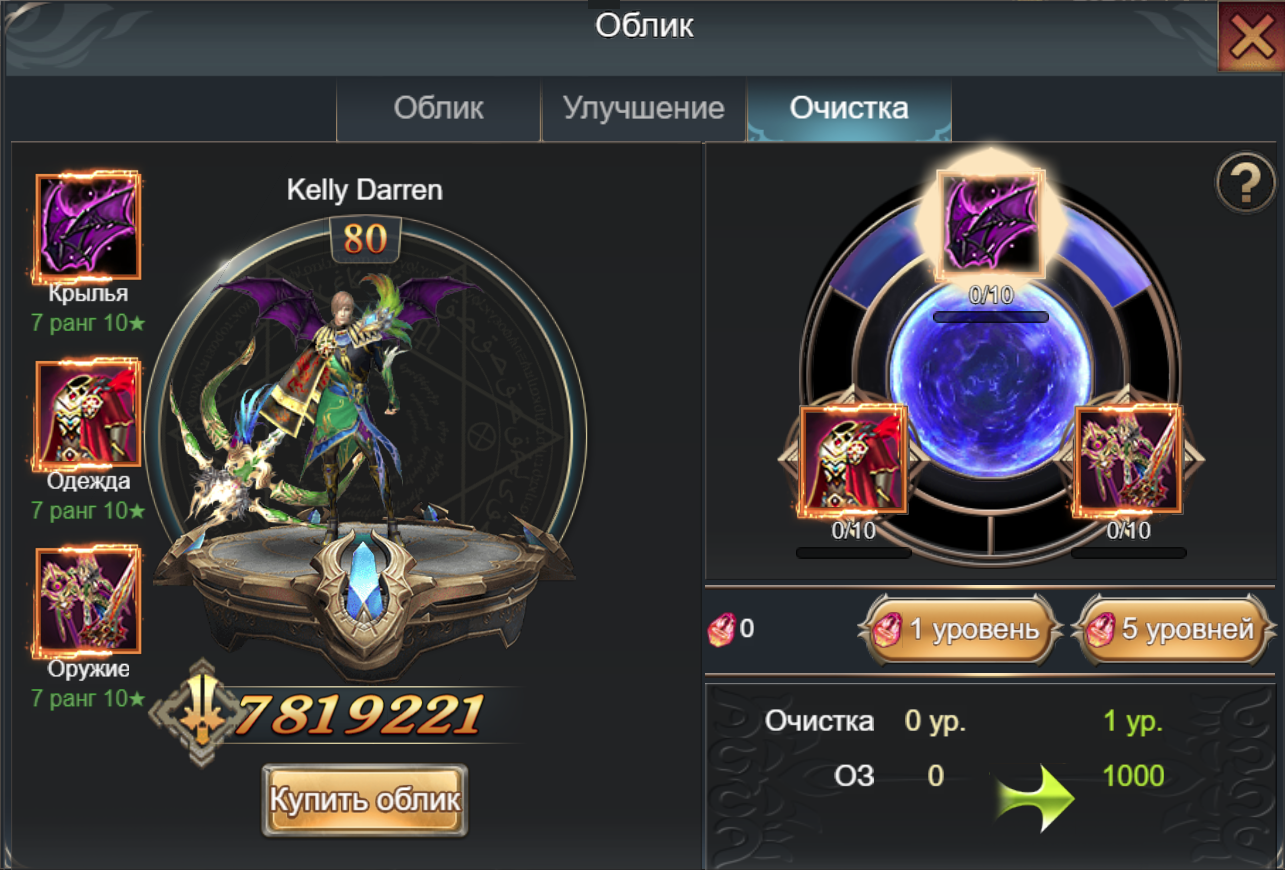
Task: Select the Очистка tab
Action: click(849, 109)
